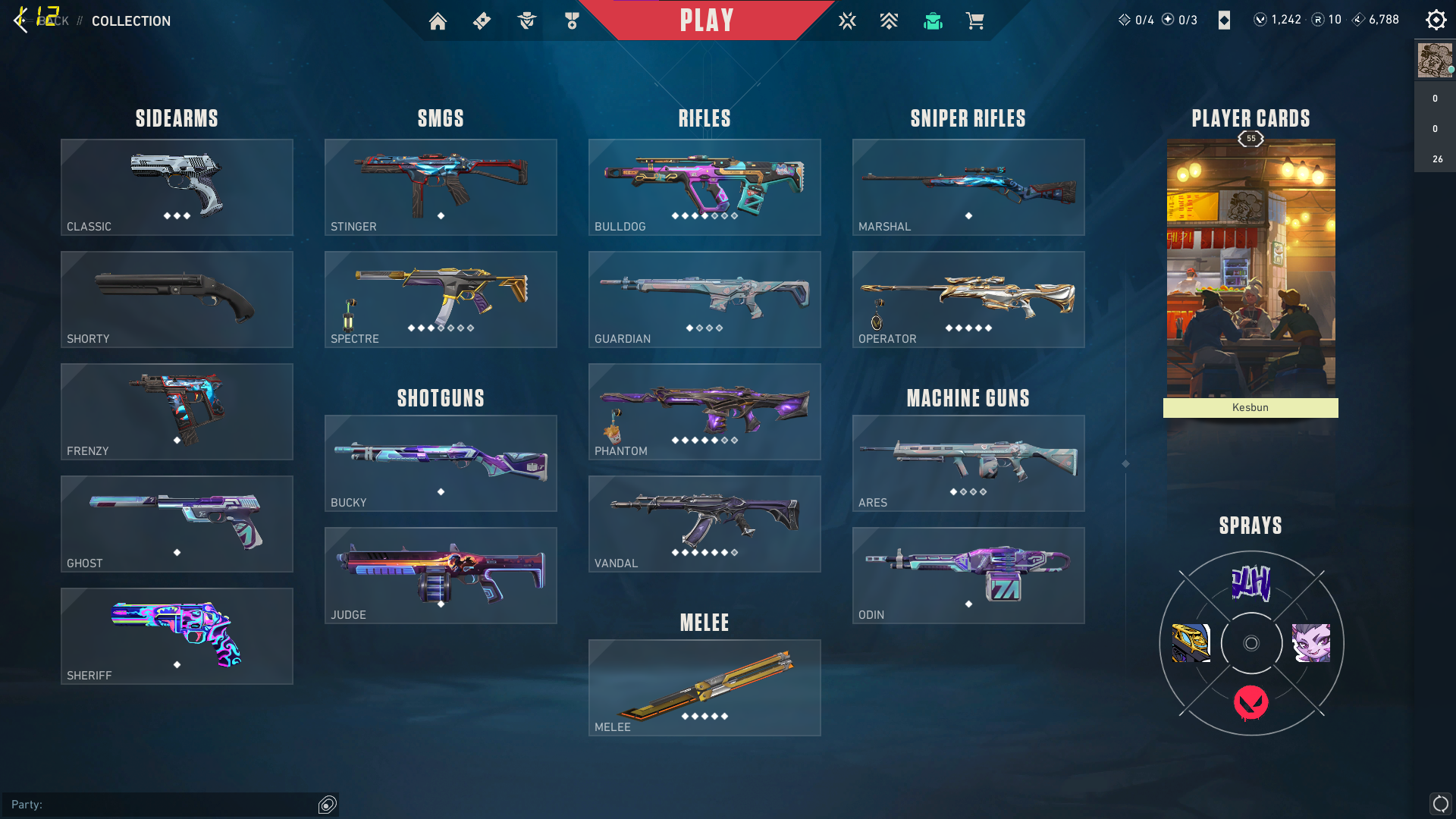Click the Home icon in the top navigation

pyautogui.click(x=438, y=20)
